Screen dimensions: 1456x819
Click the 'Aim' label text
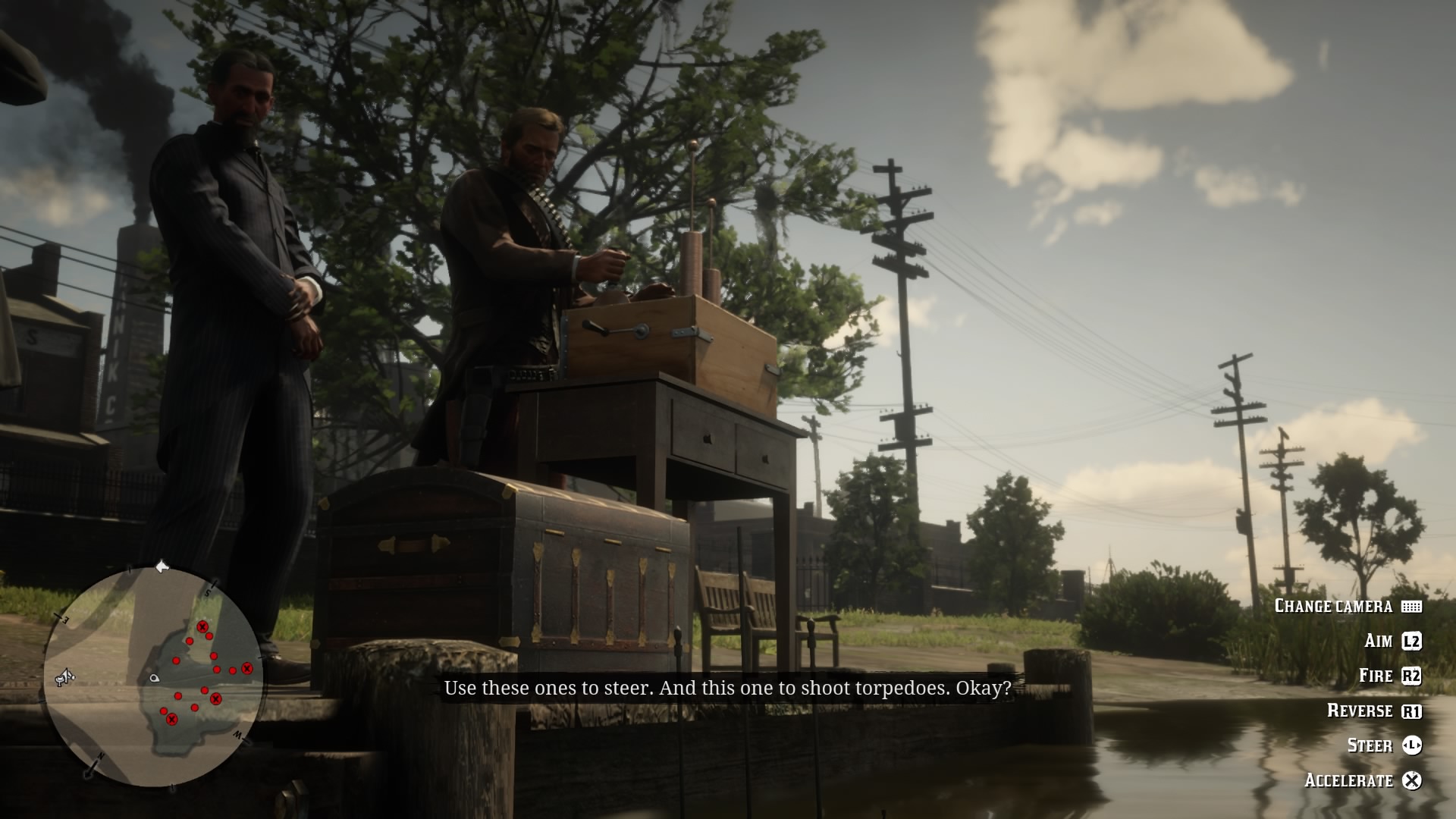1379,641
